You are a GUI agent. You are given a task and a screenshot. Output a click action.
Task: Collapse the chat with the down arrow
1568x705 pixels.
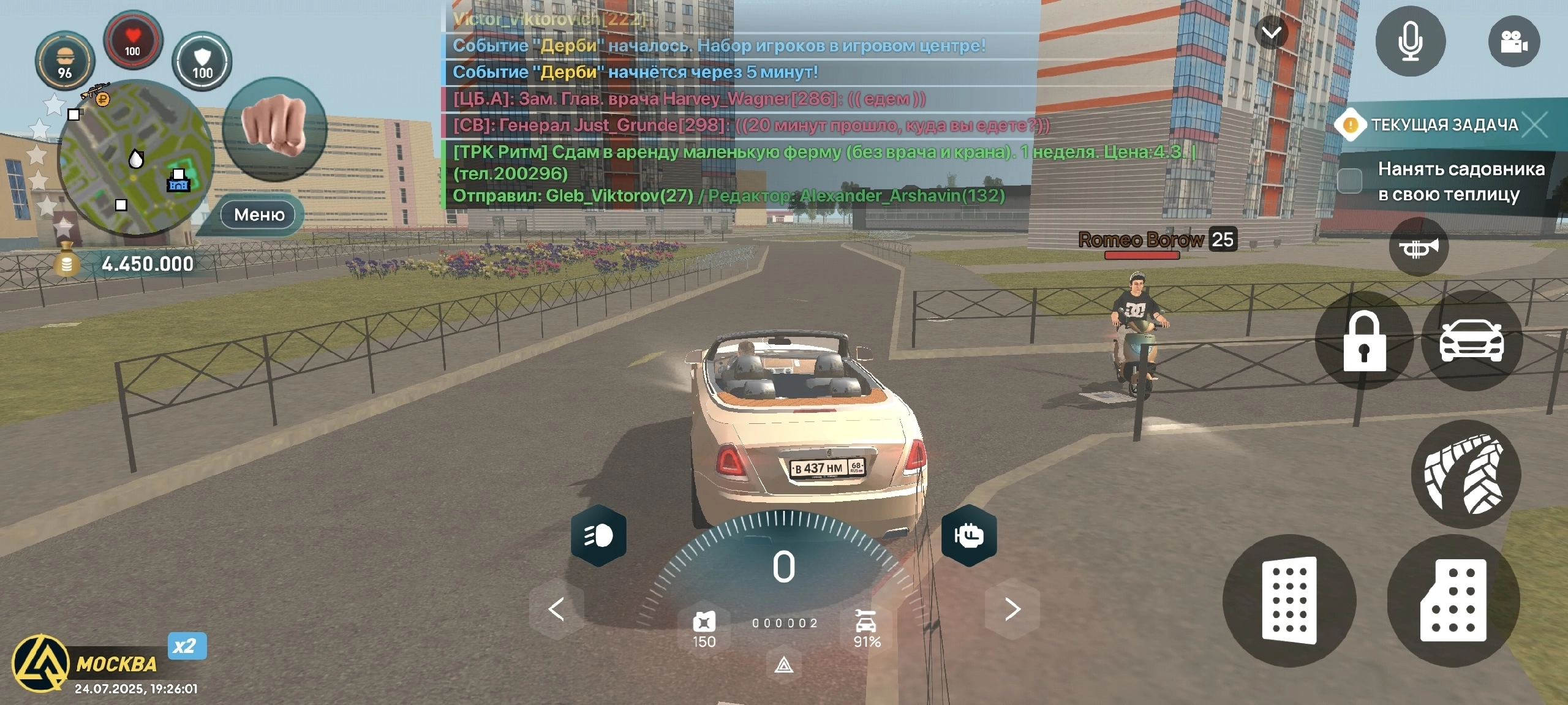(x=1272, y=32)
